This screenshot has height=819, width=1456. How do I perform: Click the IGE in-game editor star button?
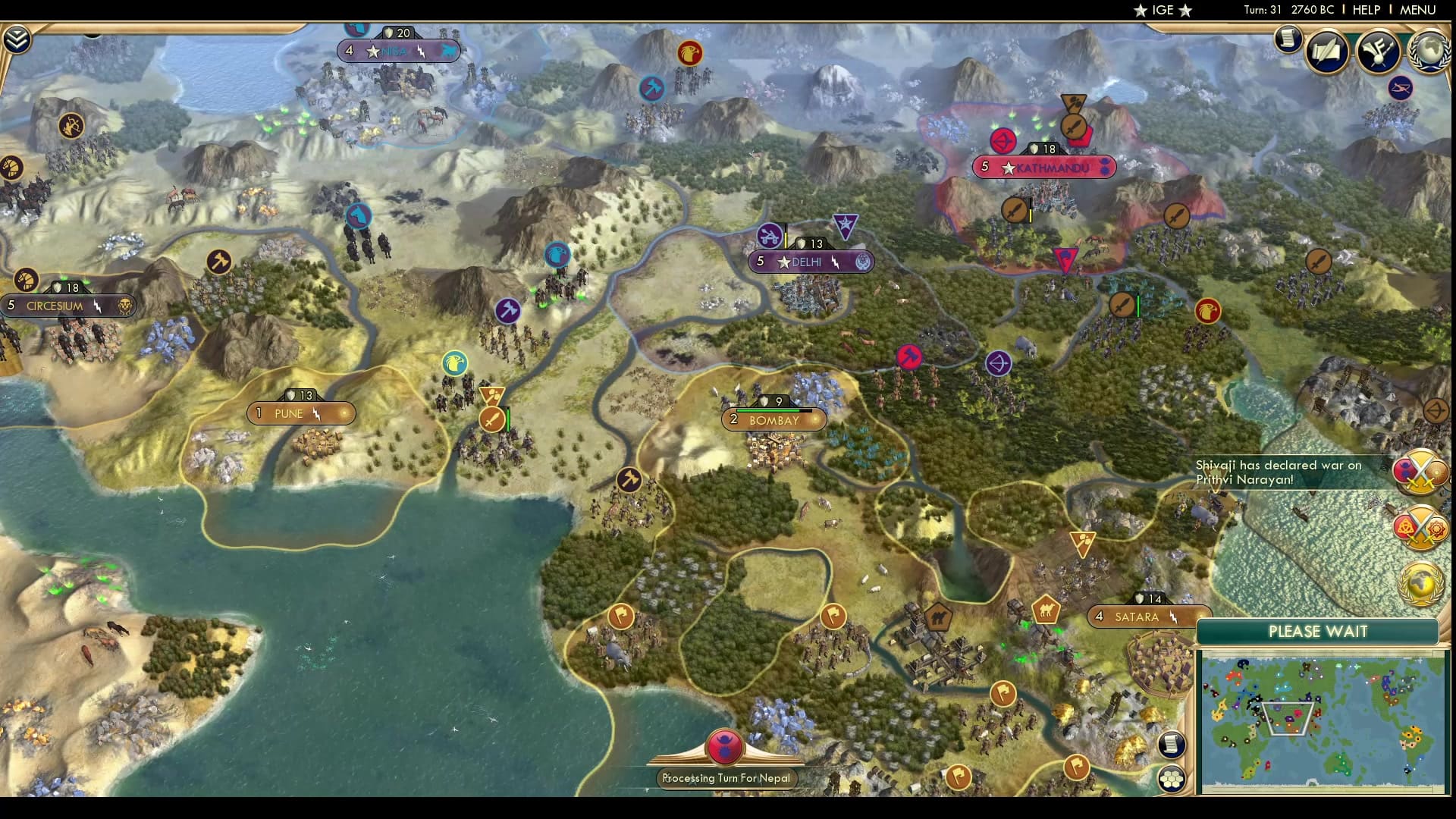click(x=1161, y=11)
